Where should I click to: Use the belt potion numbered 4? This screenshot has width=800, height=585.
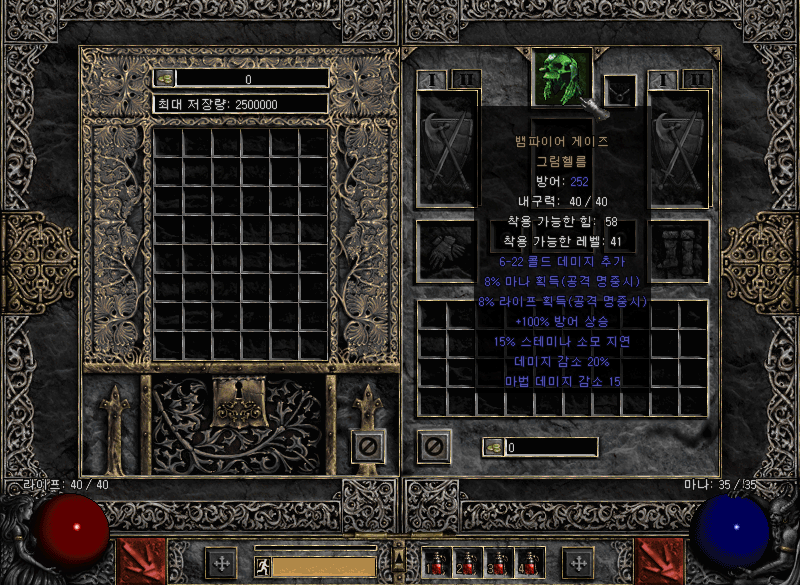point(528,564)
